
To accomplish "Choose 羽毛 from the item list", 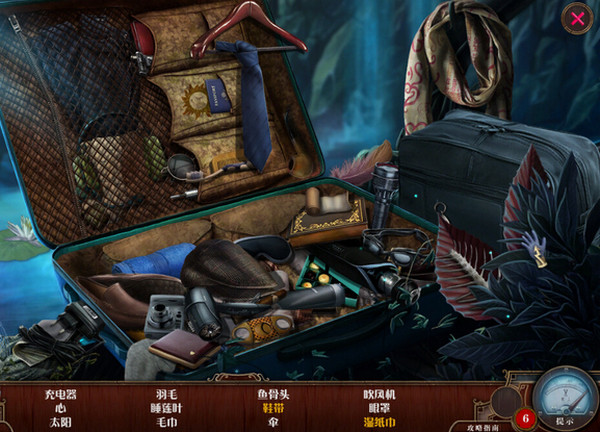I will pyautogui.click(x=166, y=394).
